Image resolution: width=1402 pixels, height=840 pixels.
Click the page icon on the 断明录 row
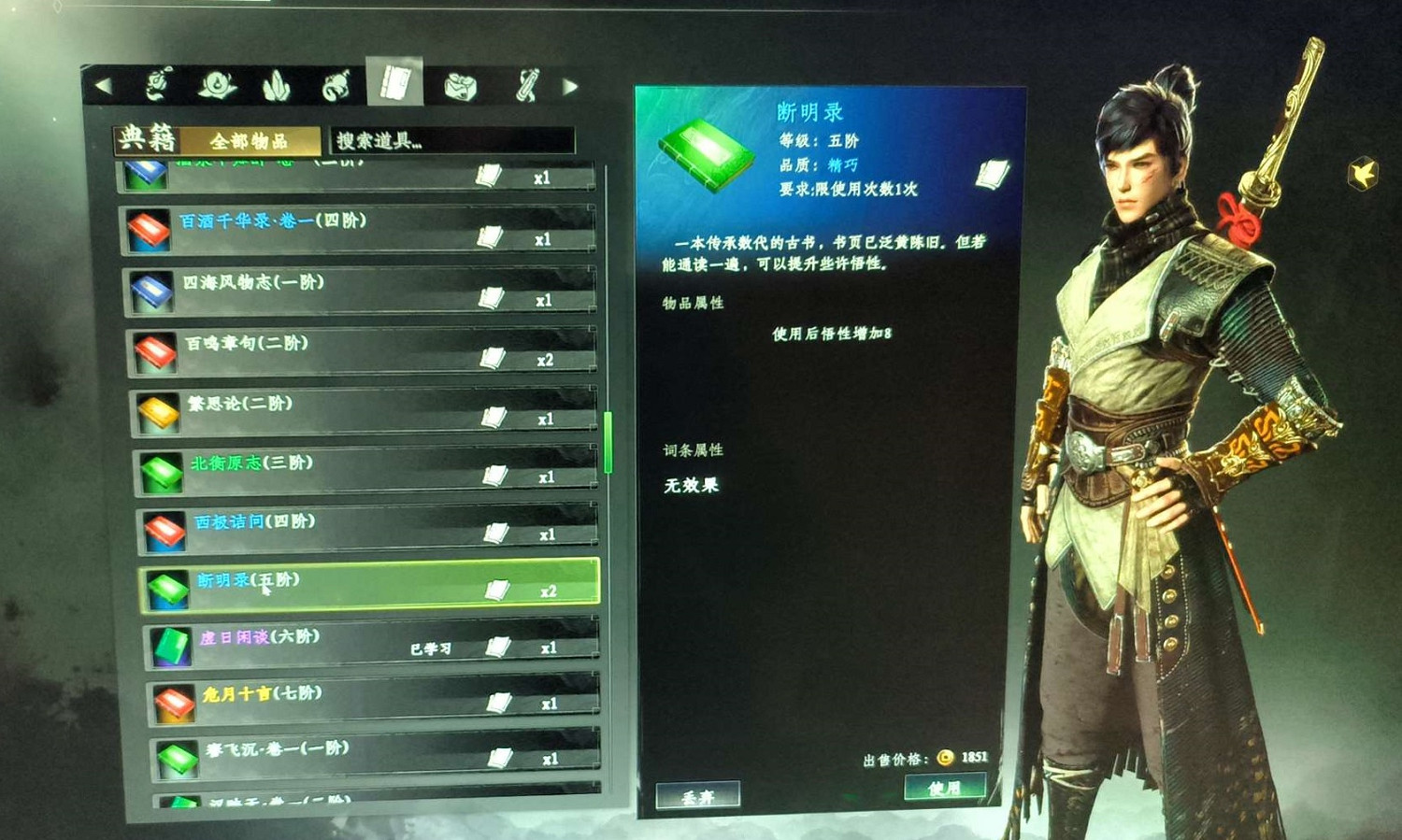pos(499,588)
